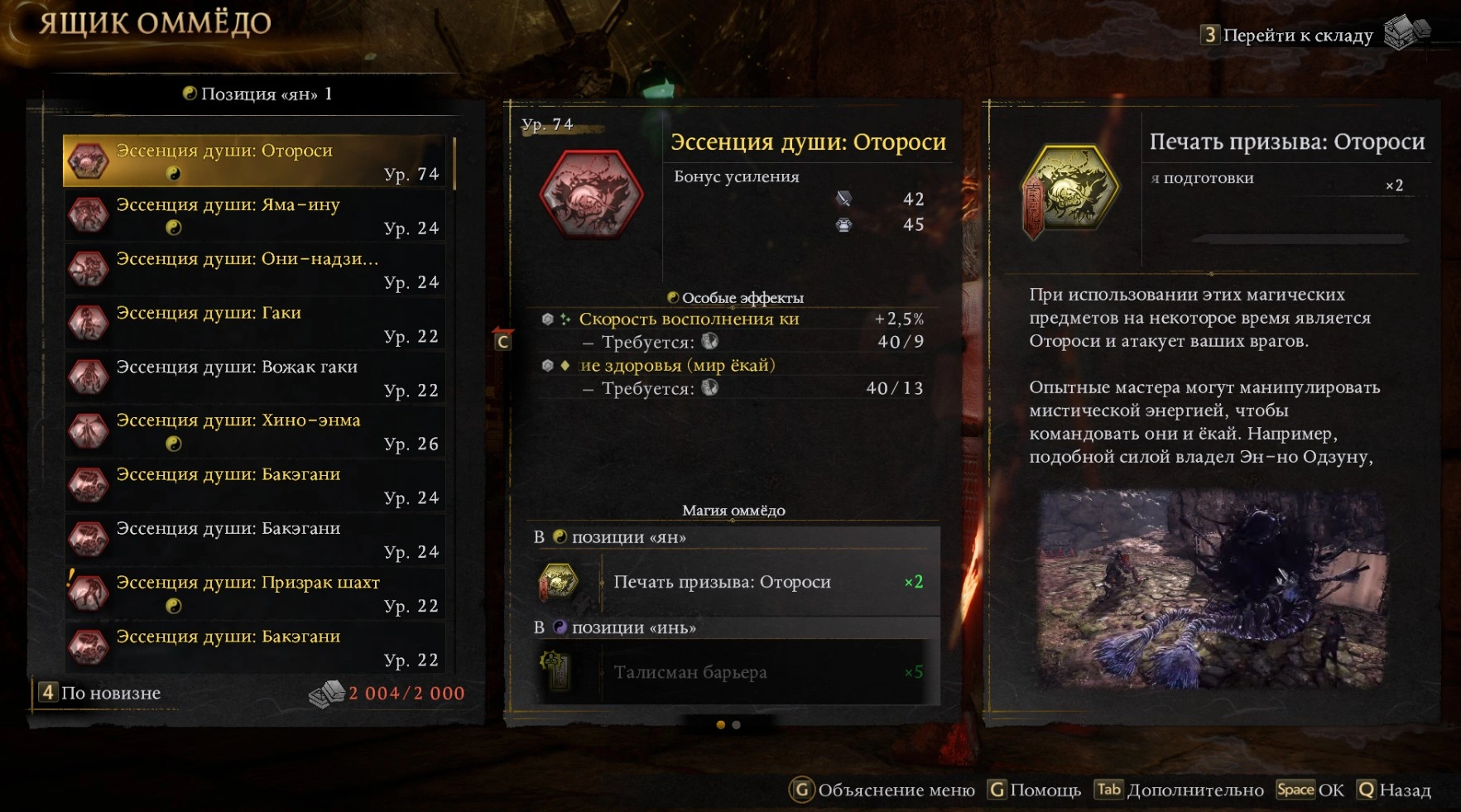Screen dimensions: 1461x812
Task: Open the storehouse with Перейти к складу
Action: point(1297,35)
